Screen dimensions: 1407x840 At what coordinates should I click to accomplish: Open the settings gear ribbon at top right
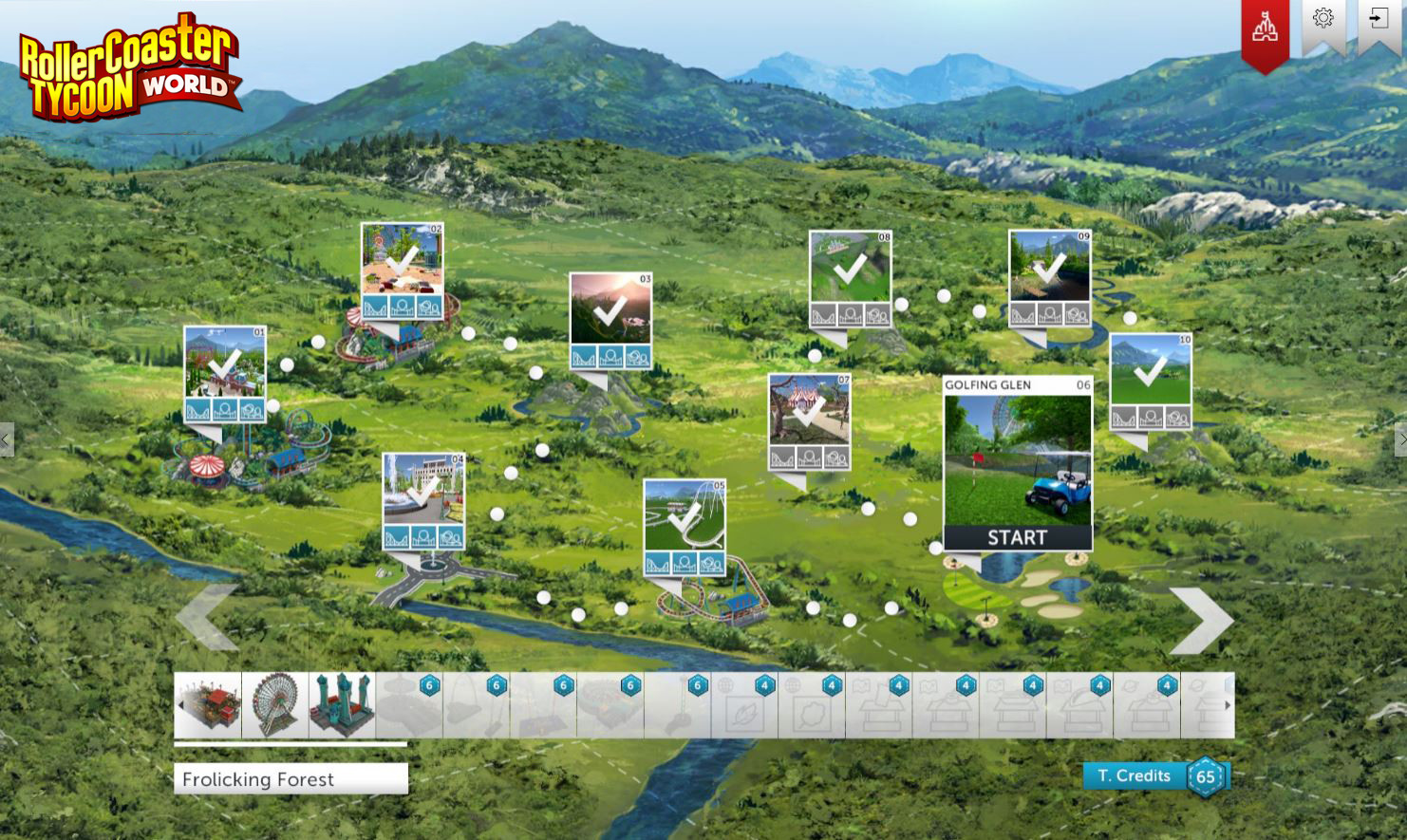point(1325,16)
